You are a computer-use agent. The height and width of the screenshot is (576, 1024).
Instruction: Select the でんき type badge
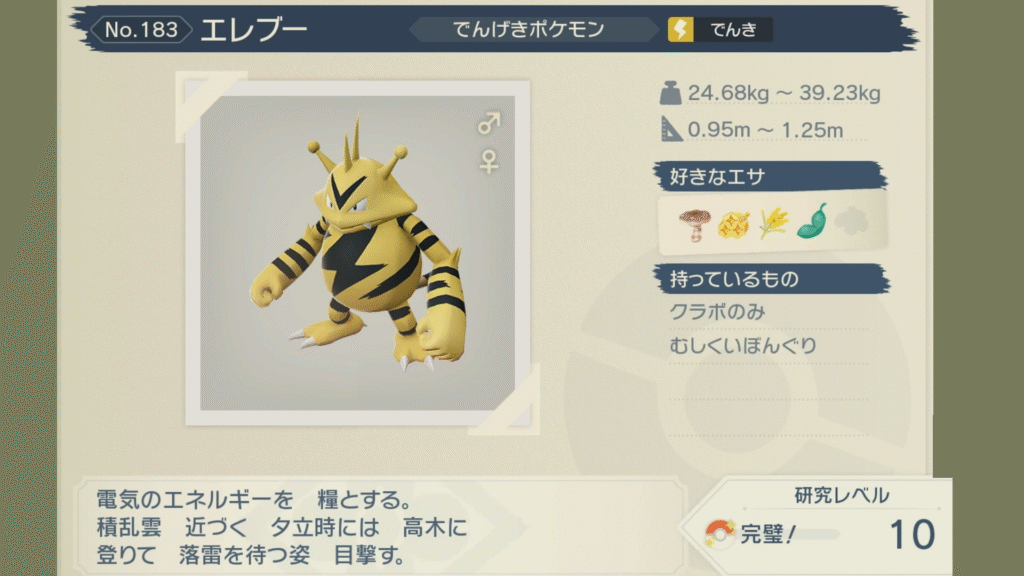pyautogui.click(x=720, y=30)
